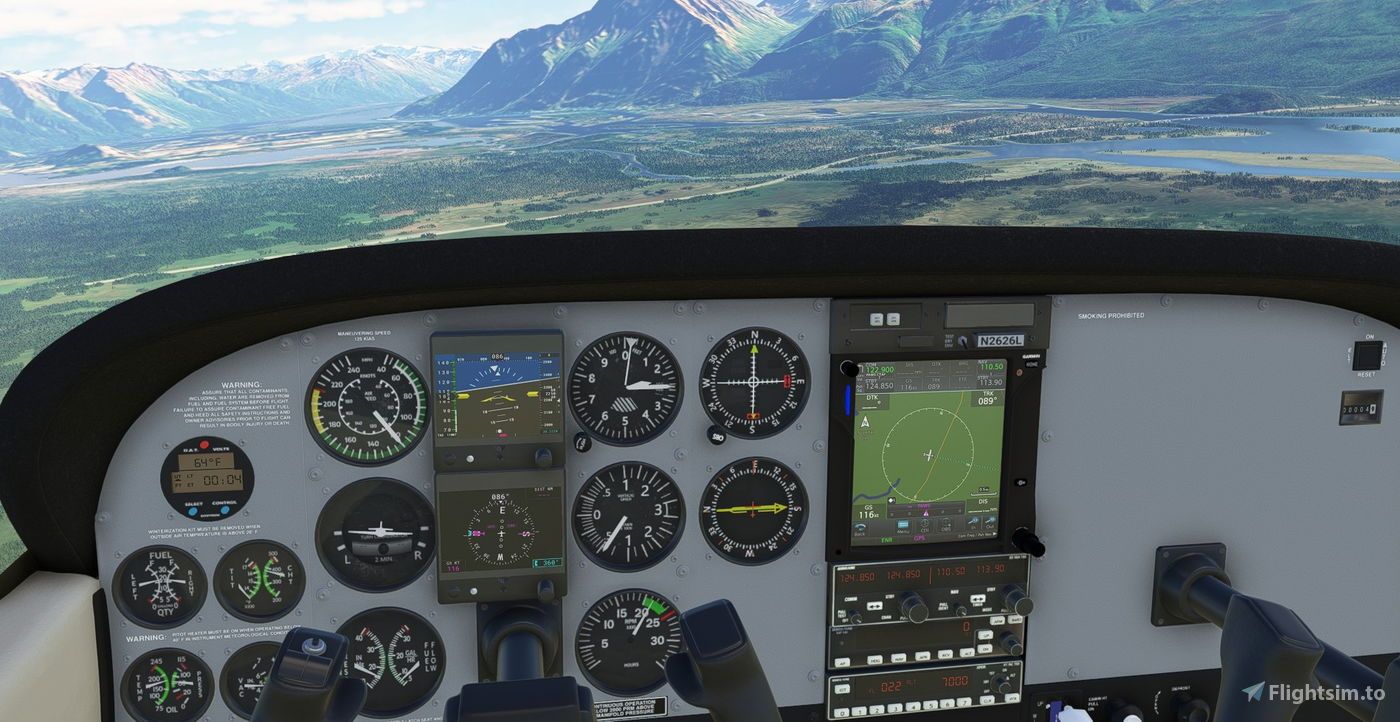This screenshot has width=1400, height=722.
Task: Swap NAV active and standby frequencies
Action: click(977, 599)
